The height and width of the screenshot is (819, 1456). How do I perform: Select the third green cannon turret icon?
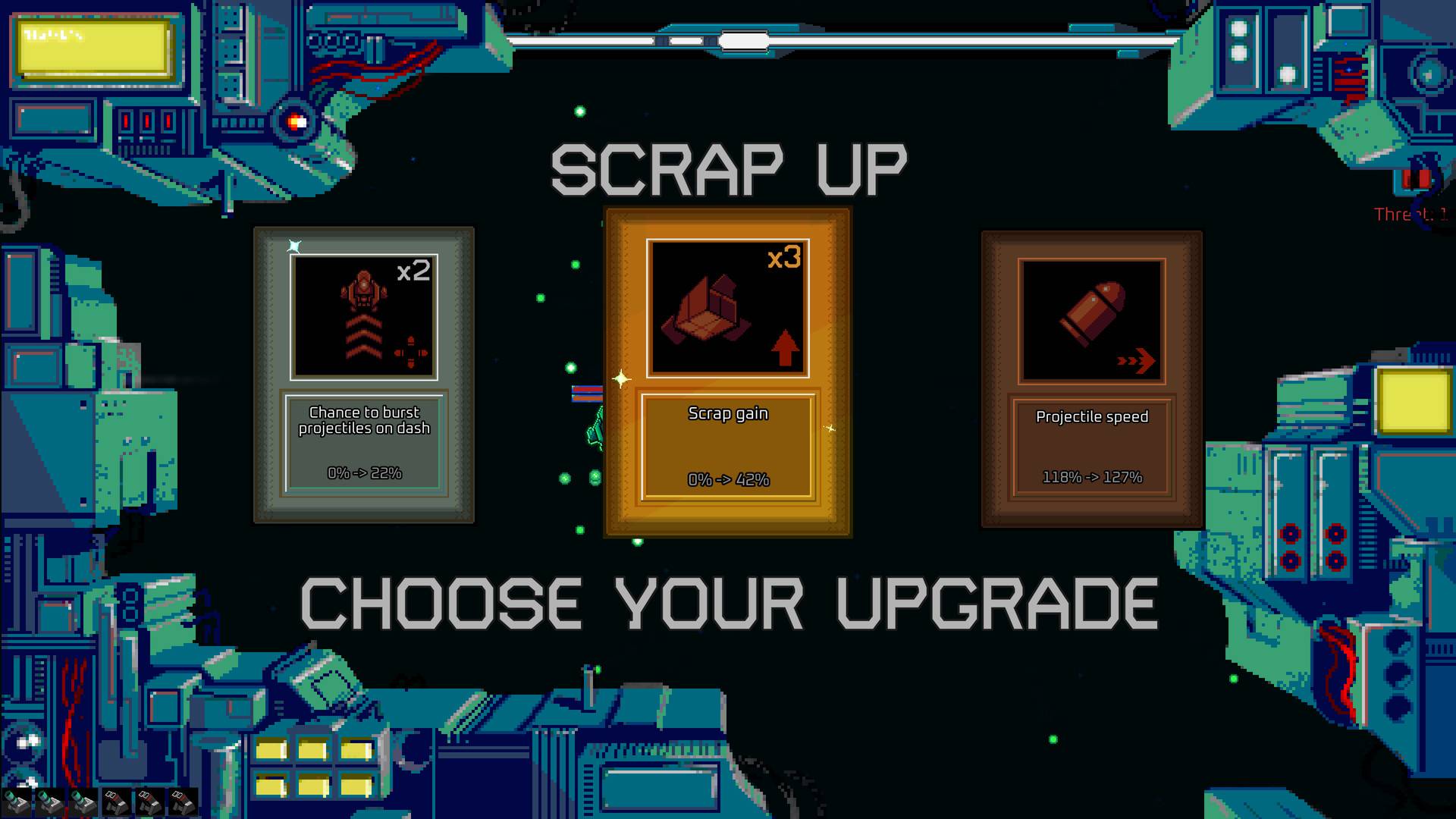(83, 802)
